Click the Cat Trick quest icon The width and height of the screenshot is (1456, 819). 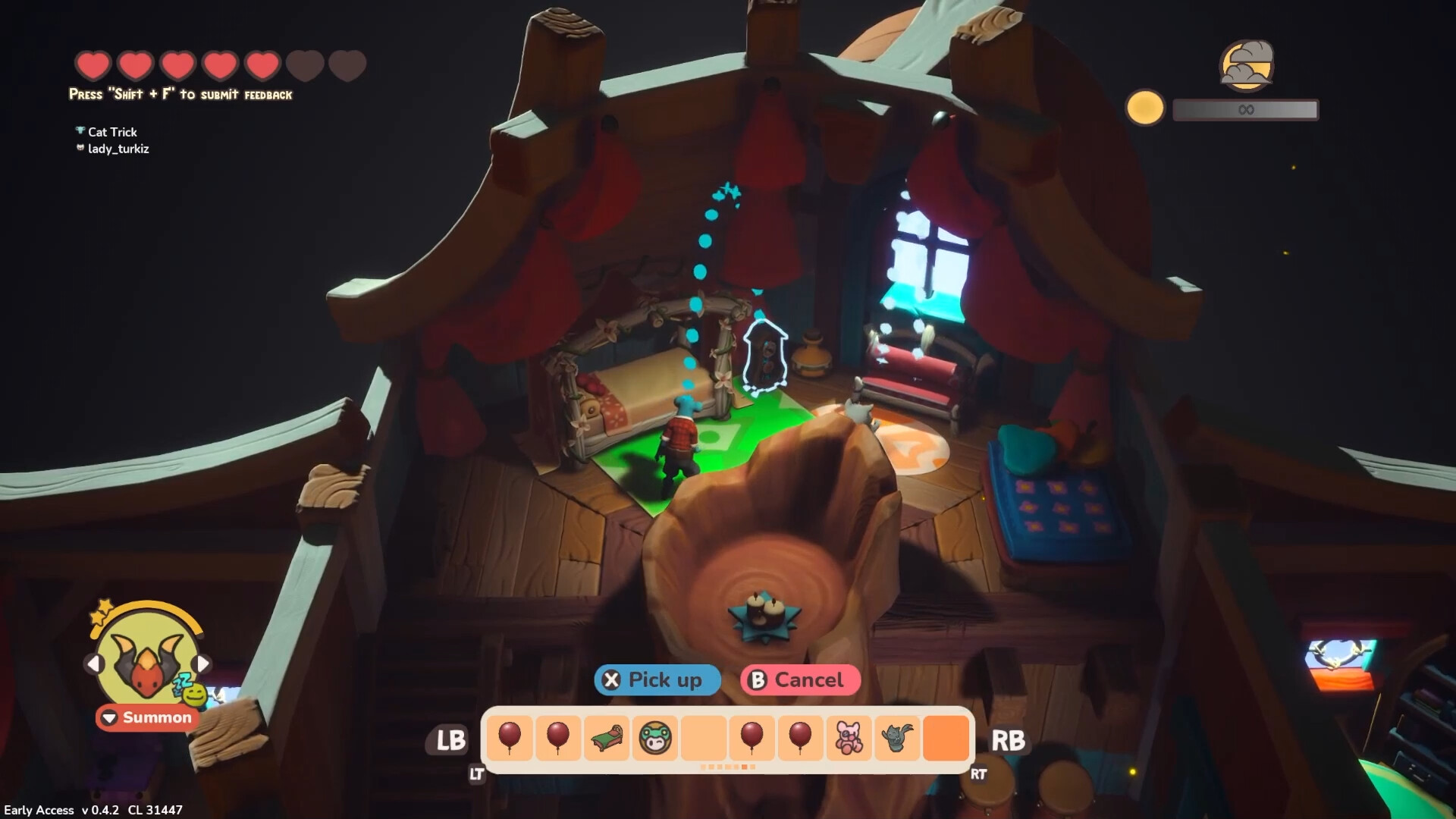point(80,130)
